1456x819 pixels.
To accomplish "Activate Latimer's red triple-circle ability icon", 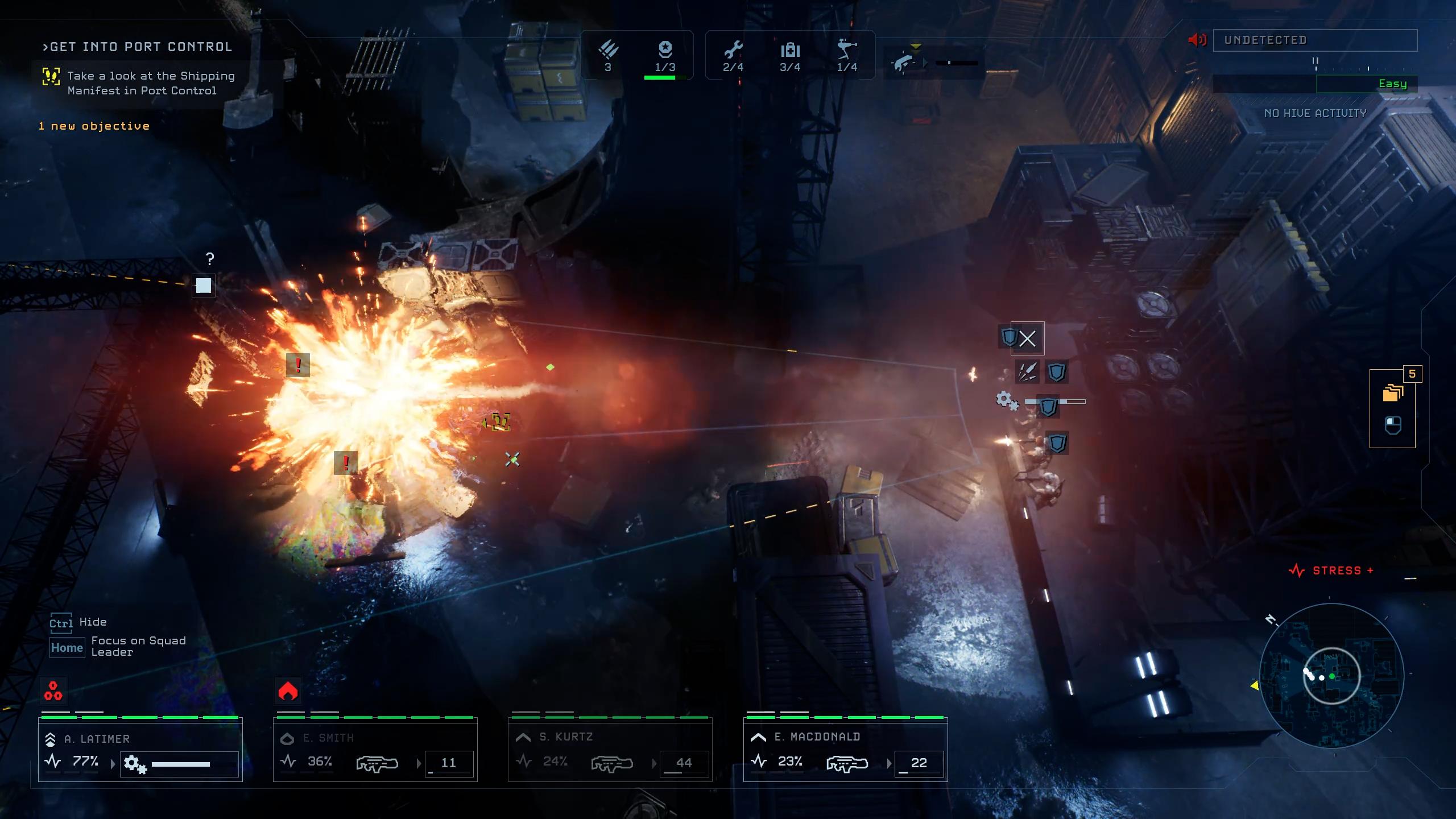I will (53, 691).
